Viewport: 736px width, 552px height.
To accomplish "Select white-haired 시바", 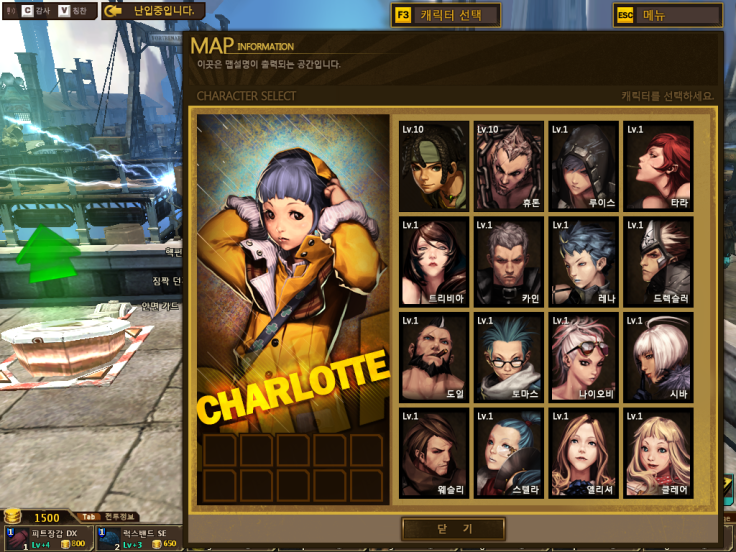I will [658, 357].
